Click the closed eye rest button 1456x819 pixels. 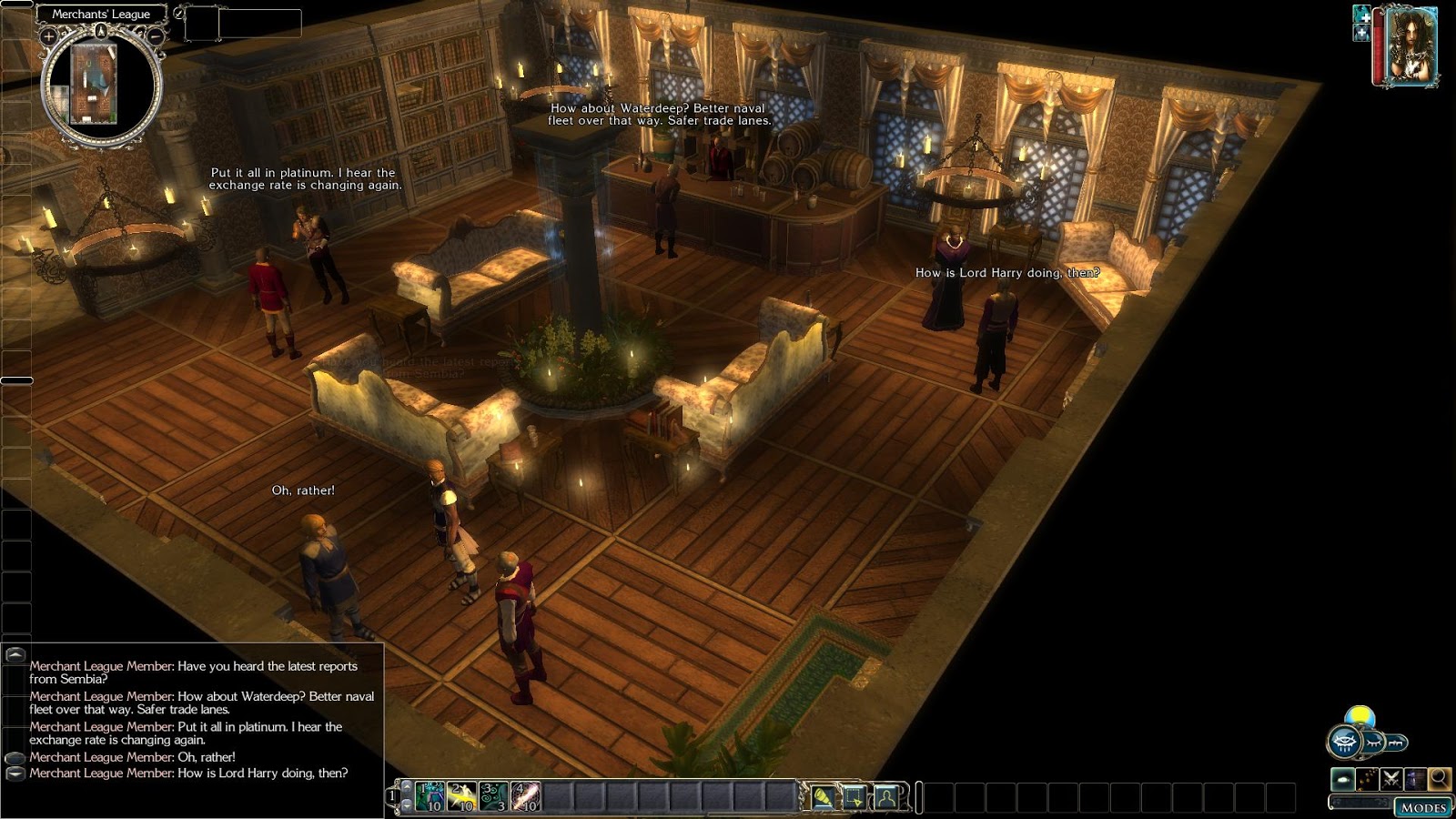tap(1372, 743)
